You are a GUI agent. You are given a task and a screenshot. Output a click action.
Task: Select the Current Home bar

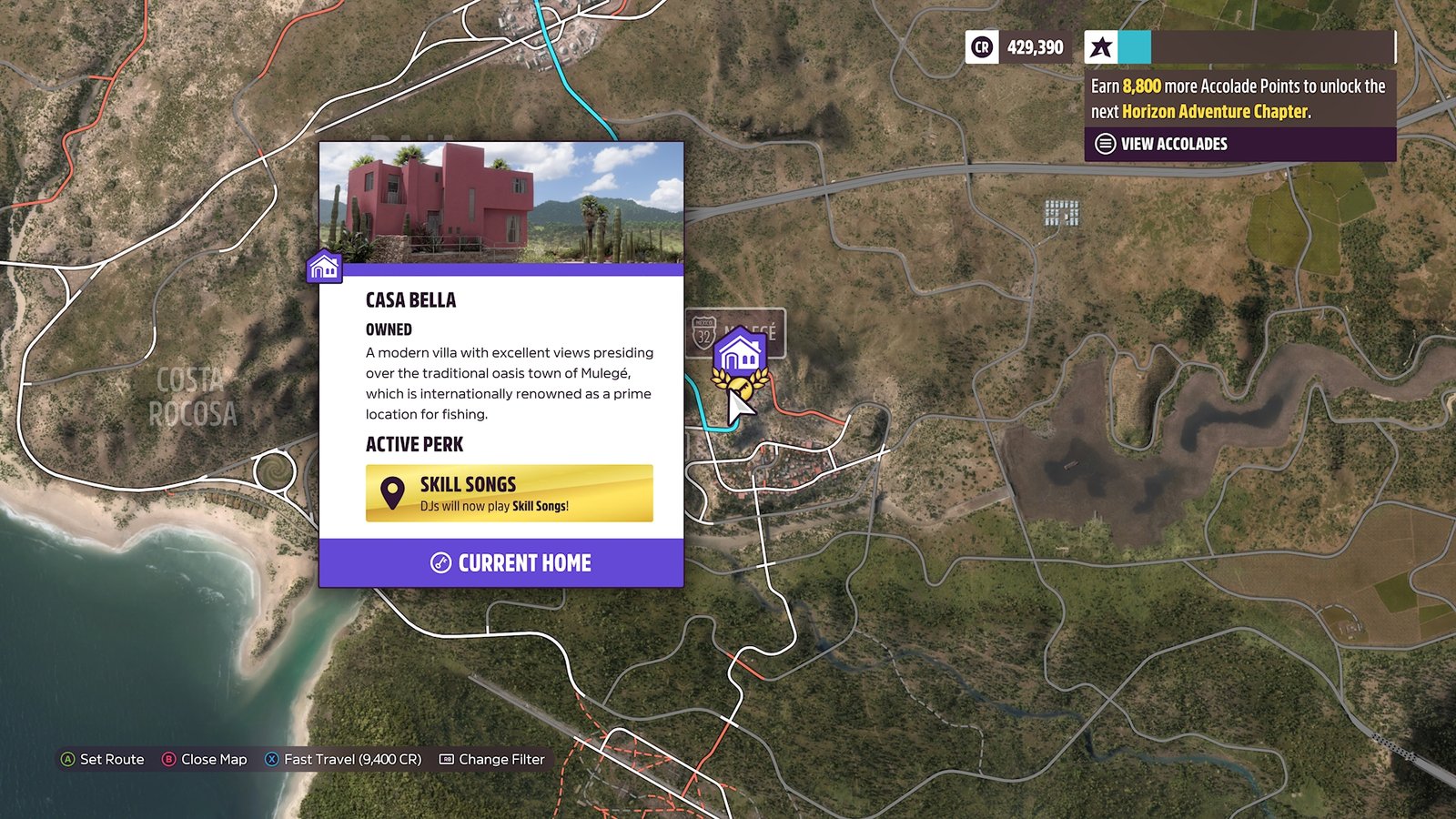(500, 562)
